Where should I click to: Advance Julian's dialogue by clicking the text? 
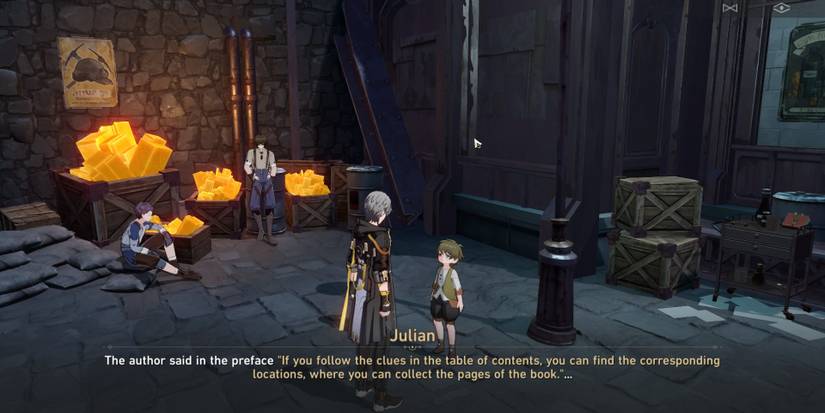[x=412, y=367]
